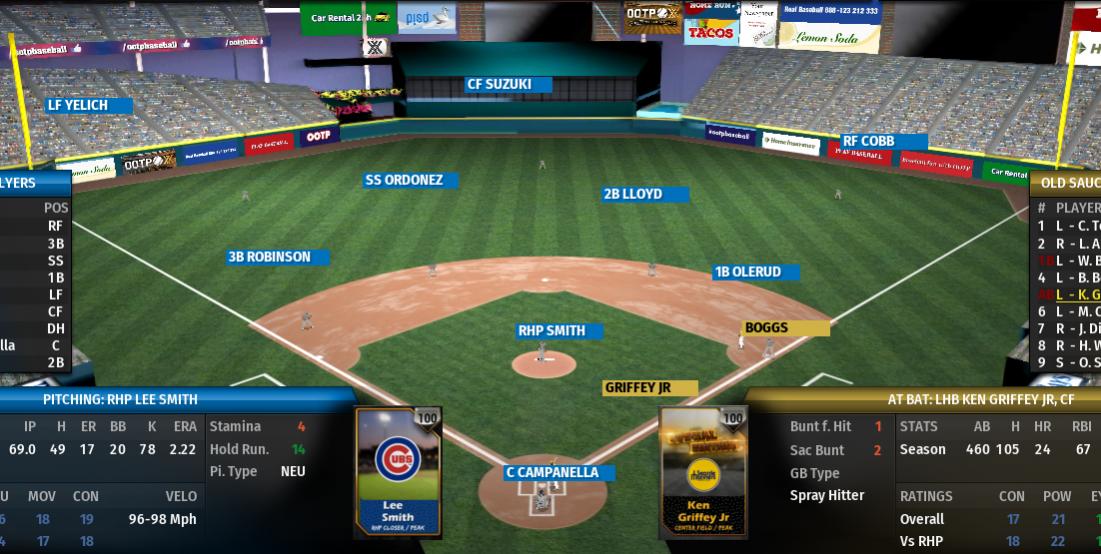Select the leadoff batter row in lineup
This screenshot has height=554, width=1101.
coord(1068,226)
